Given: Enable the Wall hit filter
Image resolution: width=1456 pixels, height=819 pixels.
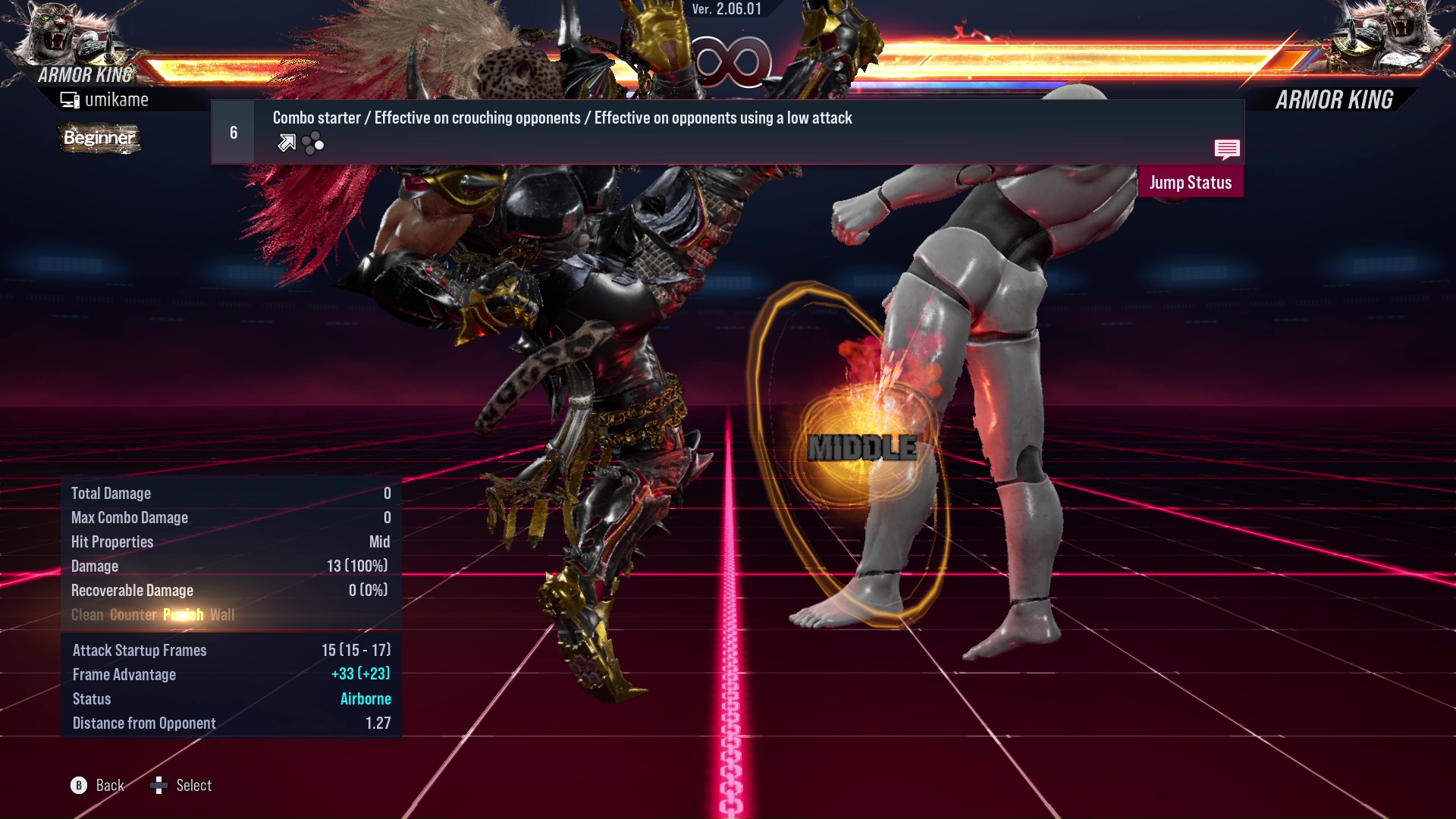Looking at the screenshot, I should coord(223,614).
